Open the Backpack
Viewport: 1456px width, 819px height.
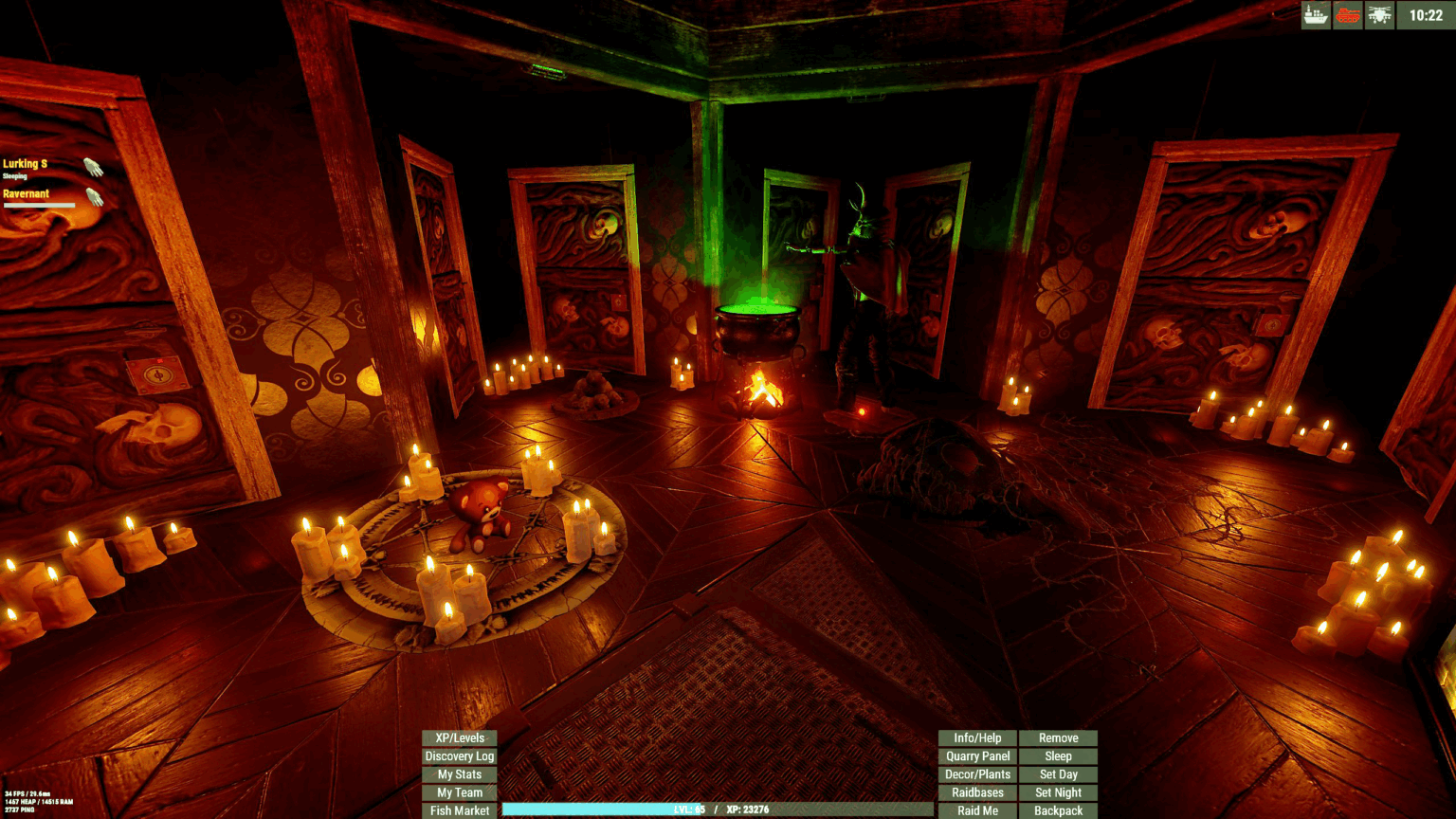(x=1058, y=810)
